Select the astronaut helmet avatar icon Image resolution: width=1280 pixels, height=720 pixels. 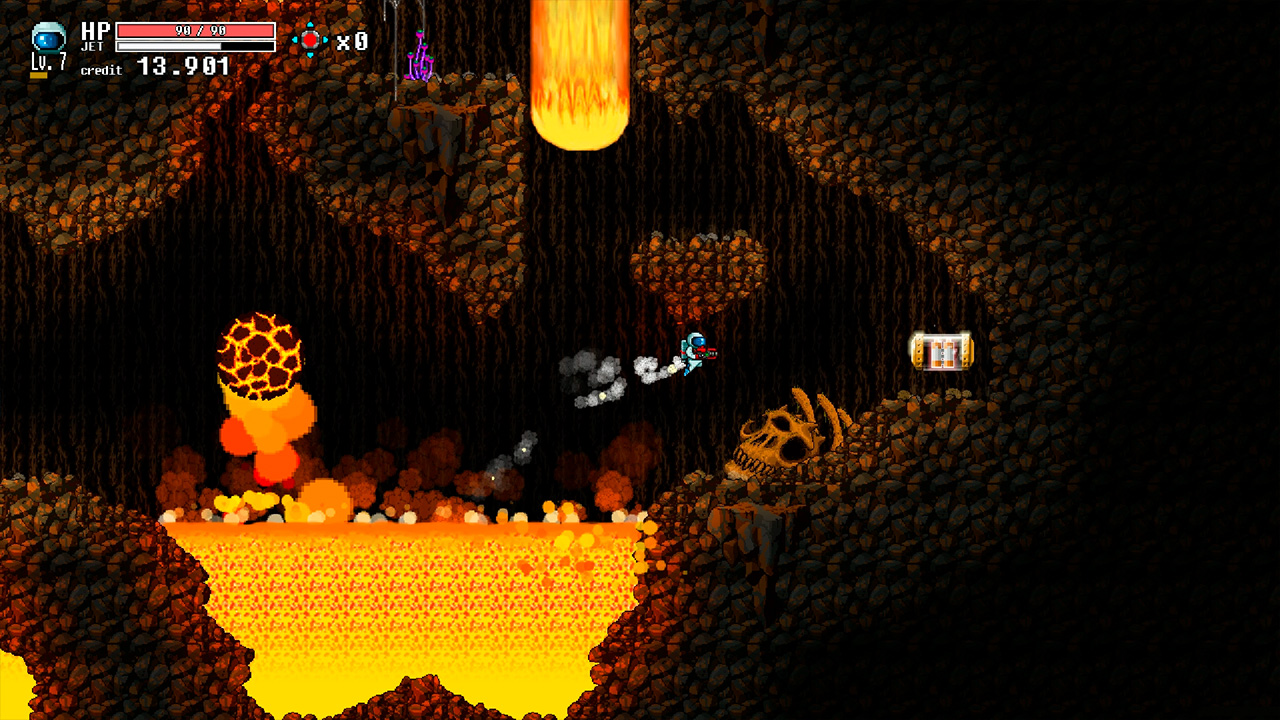(48, 37)
